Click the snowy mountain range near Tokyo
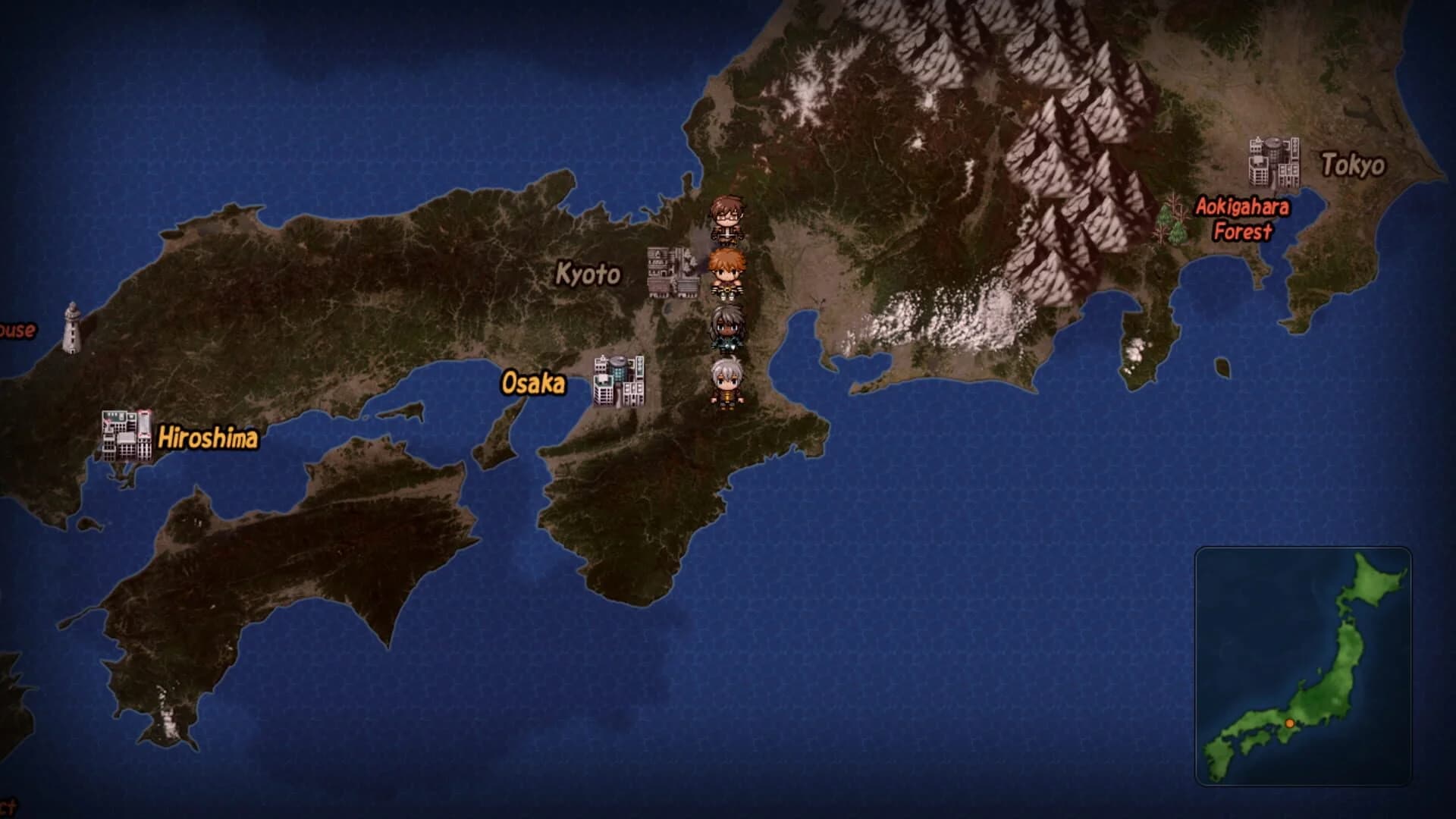1456x819 pixels. click(1062, 114)
